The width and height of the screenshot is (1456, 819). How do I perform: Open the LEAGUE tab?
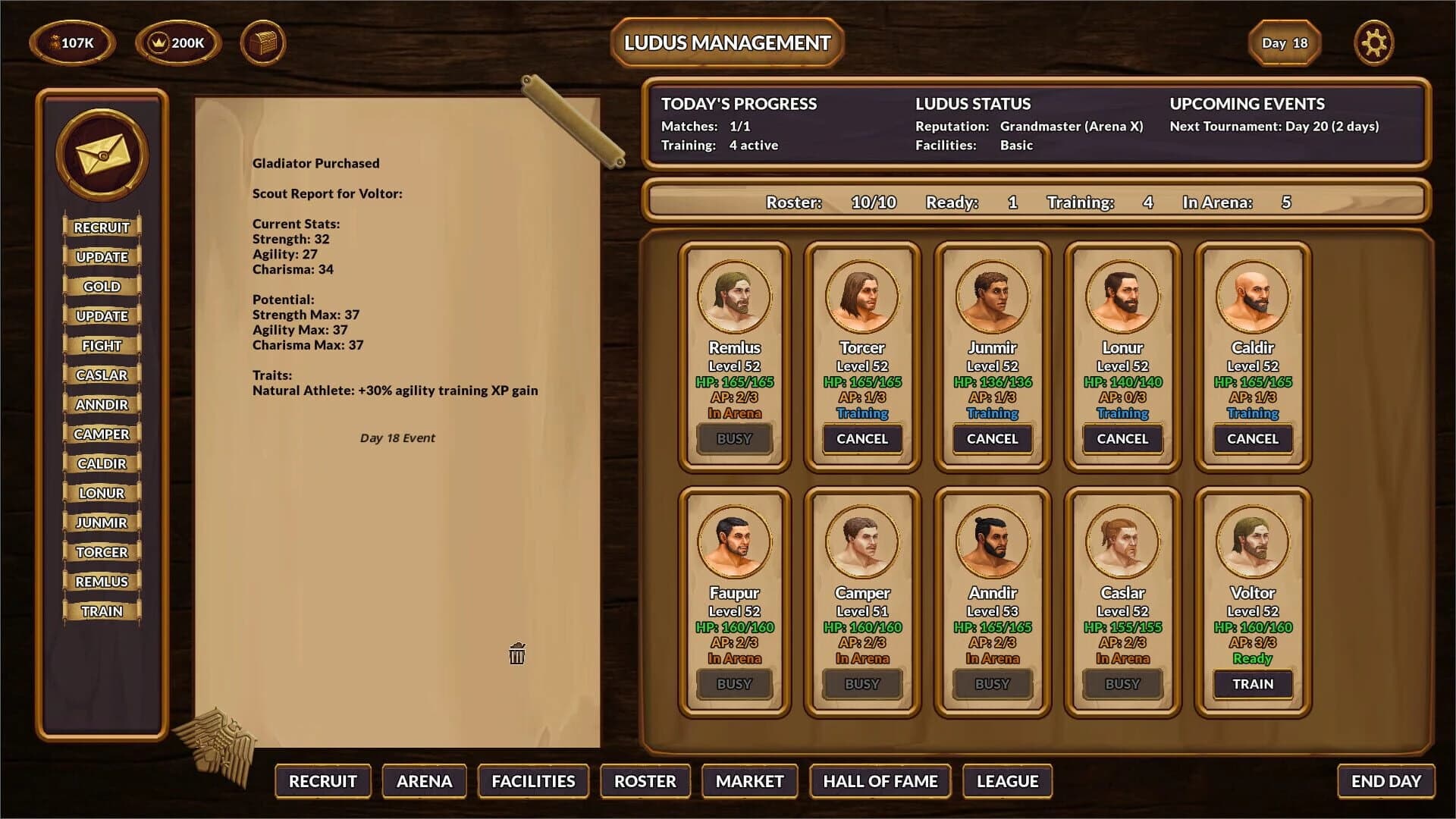click(x=1007, y=781)
